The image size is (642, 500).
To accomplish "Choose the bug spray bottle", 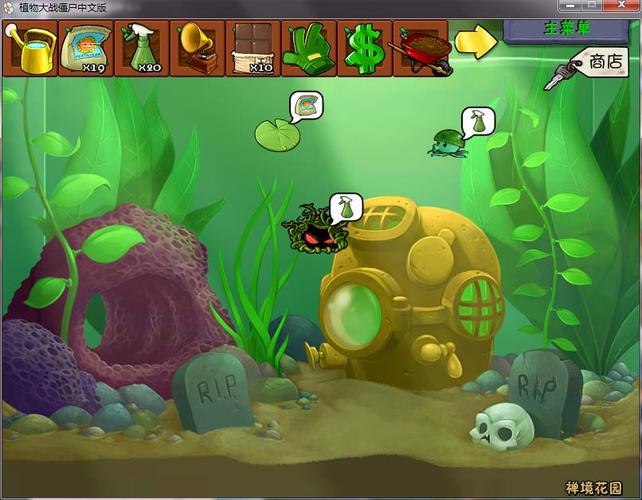I will coord(143,48).
